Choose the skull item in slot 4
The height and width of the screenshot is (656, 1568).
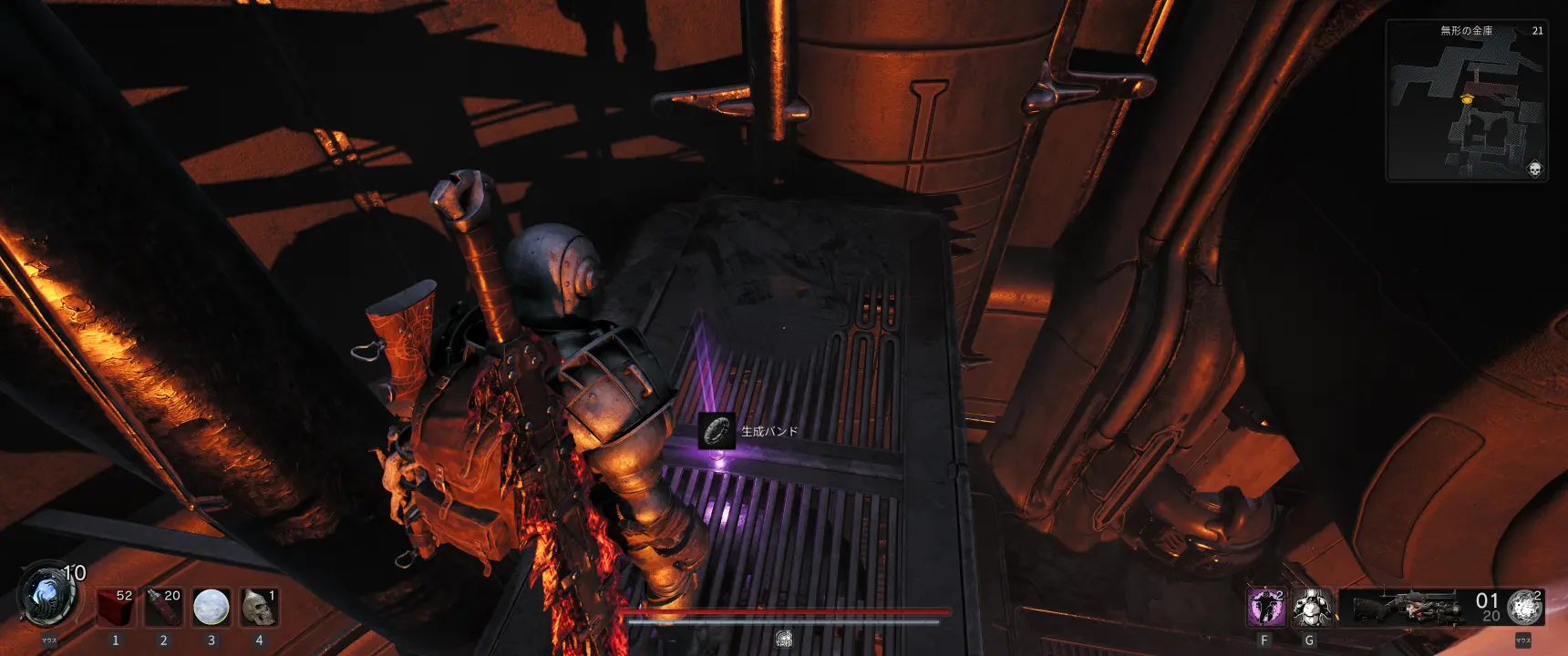259,608
